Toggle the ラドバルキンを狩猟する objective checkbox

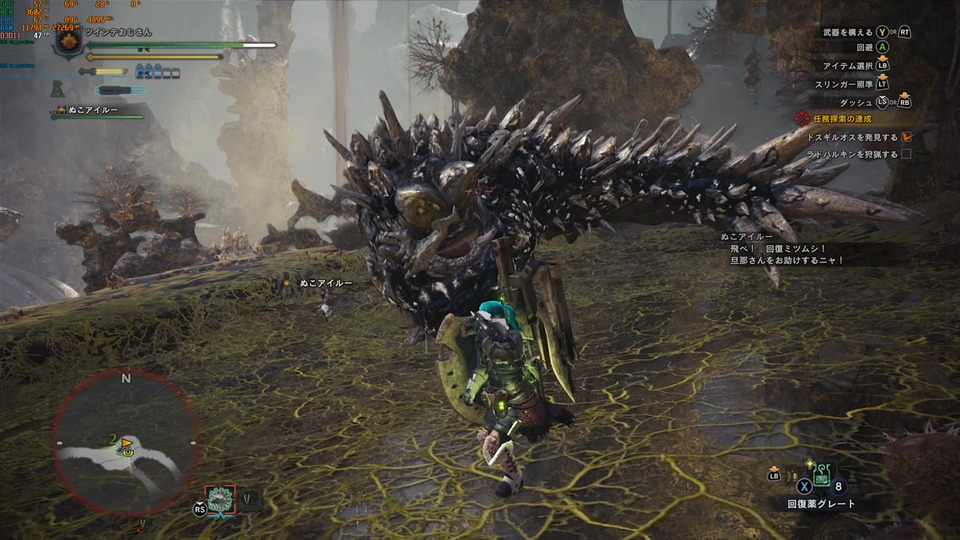tap(907, 154)
